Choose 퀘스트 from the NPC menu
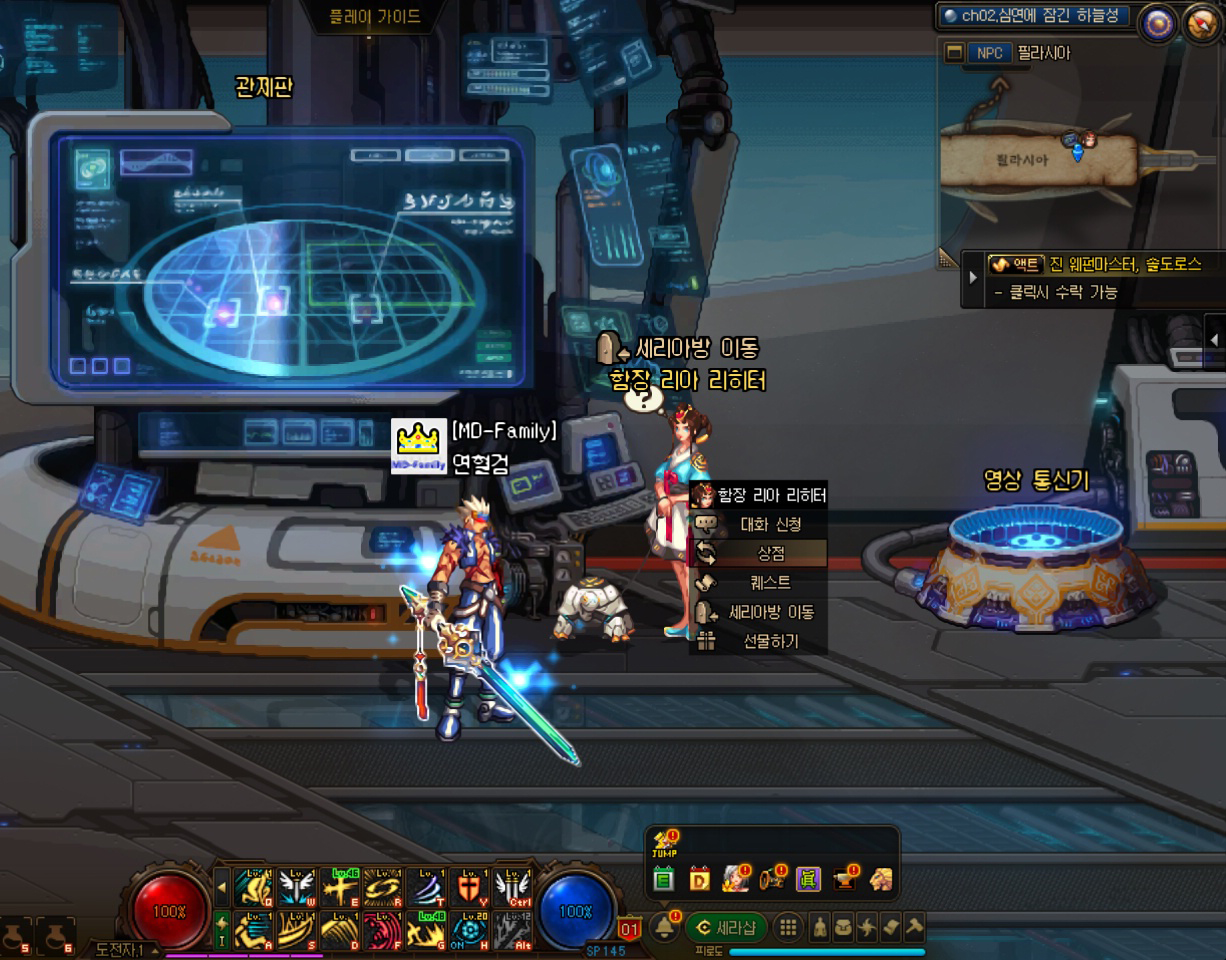Image resolution: width=1226 pixels, height=960 pixels. click(x=770, y=582)
